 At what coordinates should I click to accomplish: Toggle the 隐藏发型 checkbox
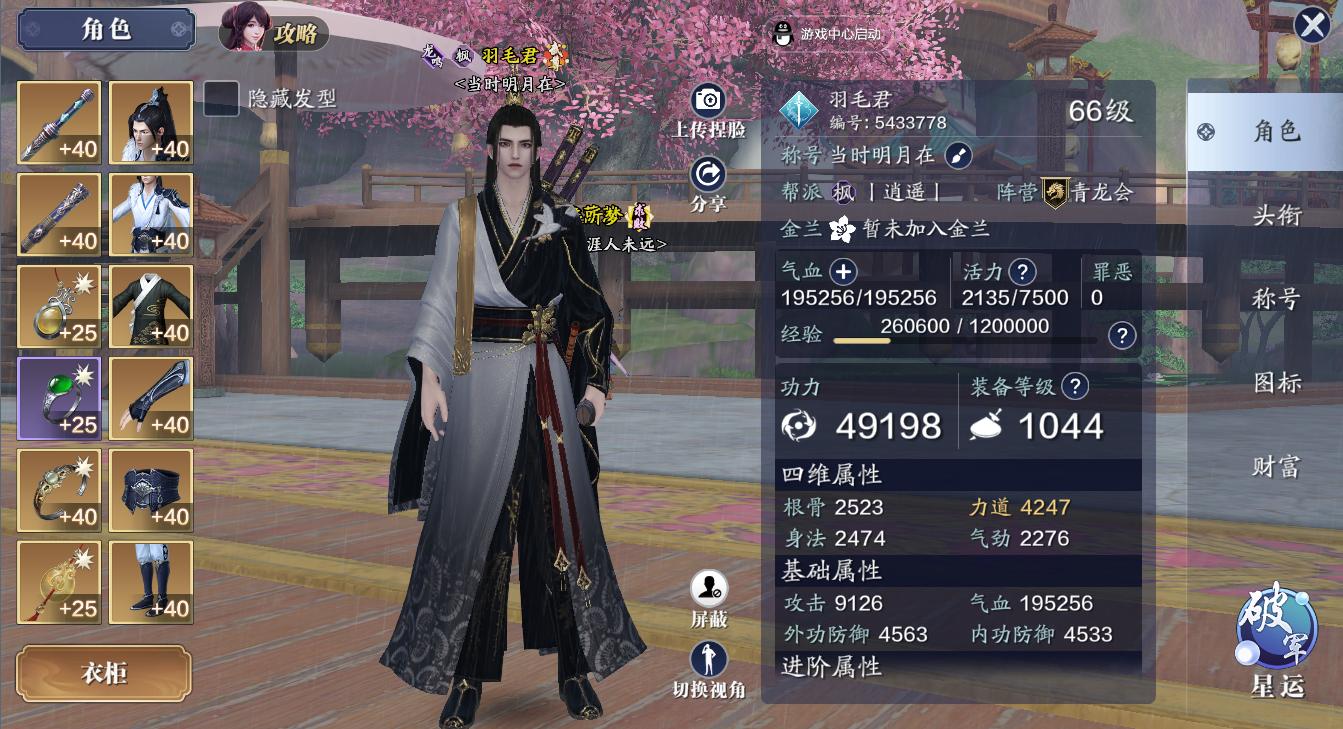click(222, 98)
